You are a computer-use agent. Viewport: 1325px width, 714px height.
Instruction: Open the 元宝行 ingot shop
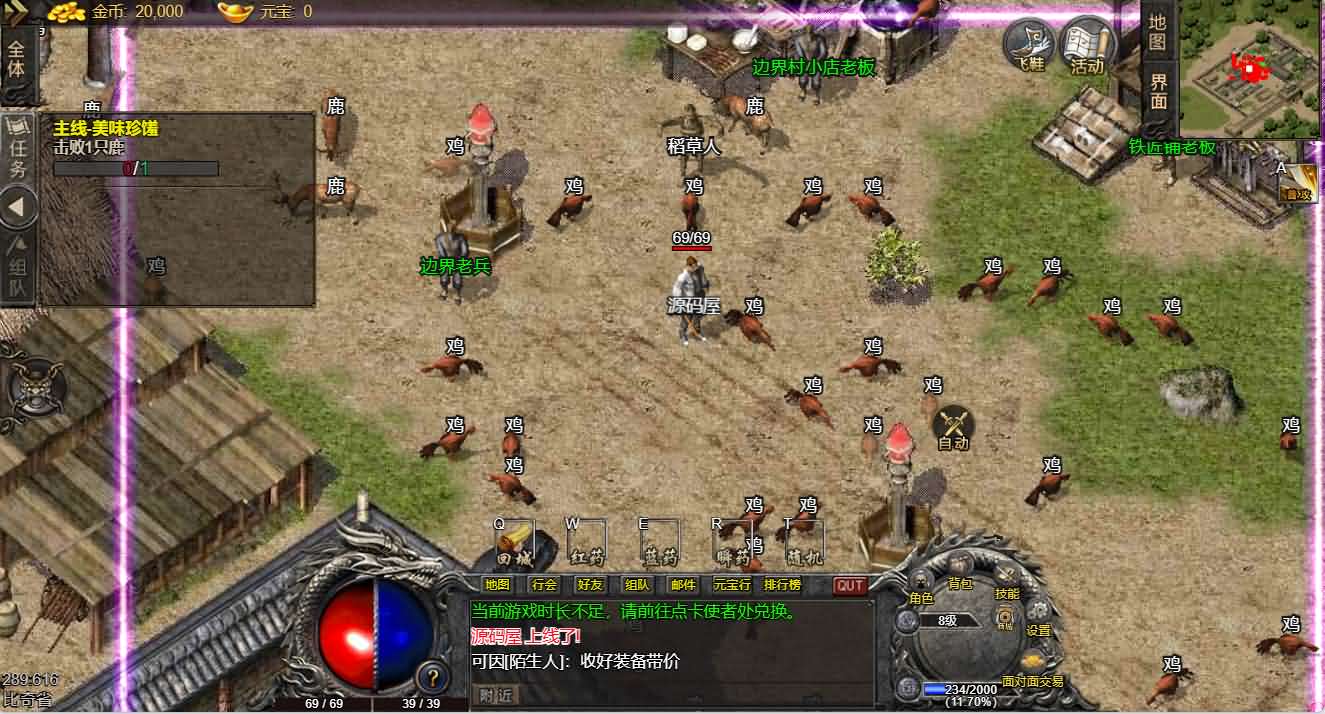click(732, 585)
